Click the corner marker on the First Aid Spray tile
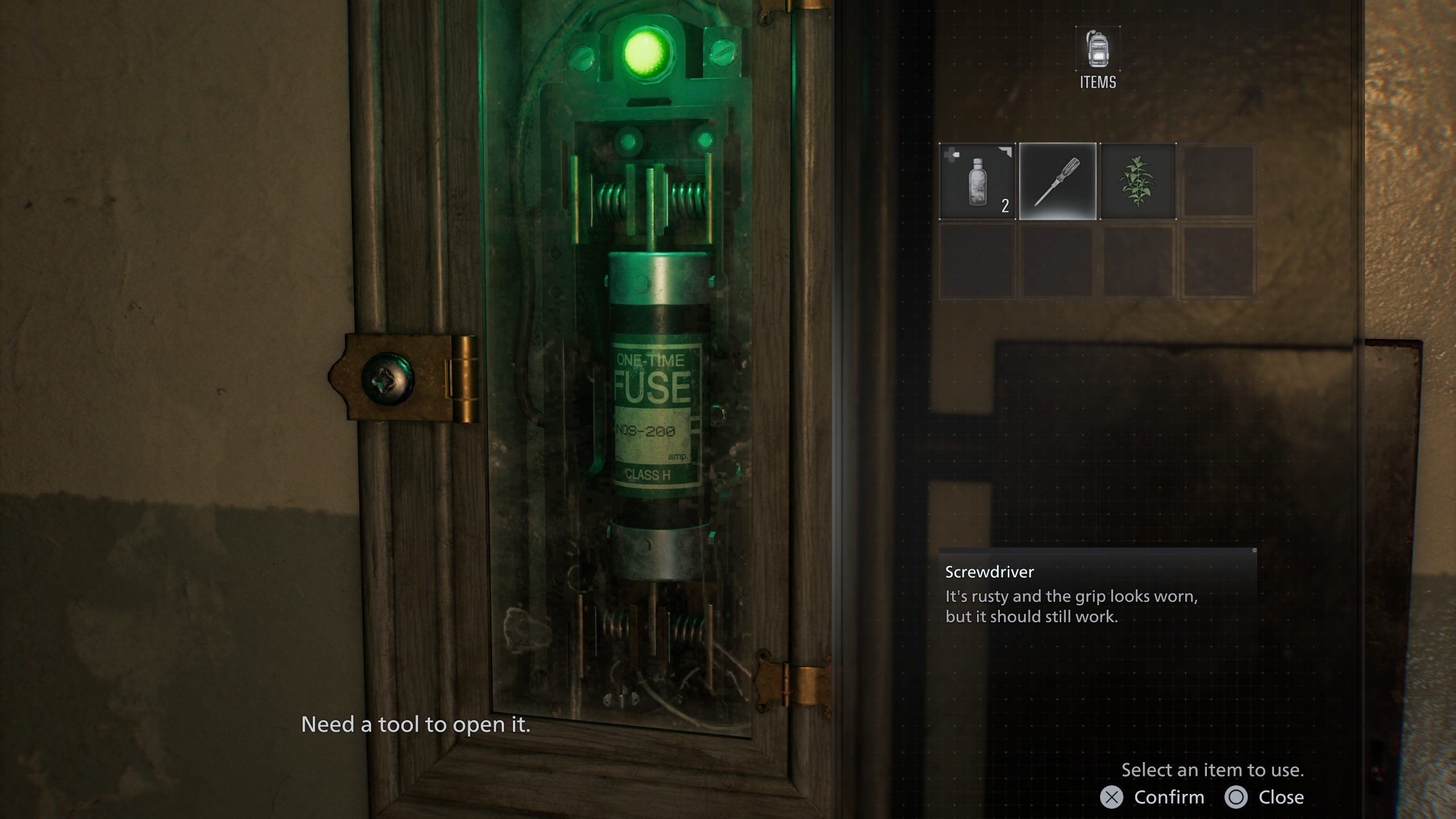Viewport: 1456px width, 819px height. (1011, 151)
